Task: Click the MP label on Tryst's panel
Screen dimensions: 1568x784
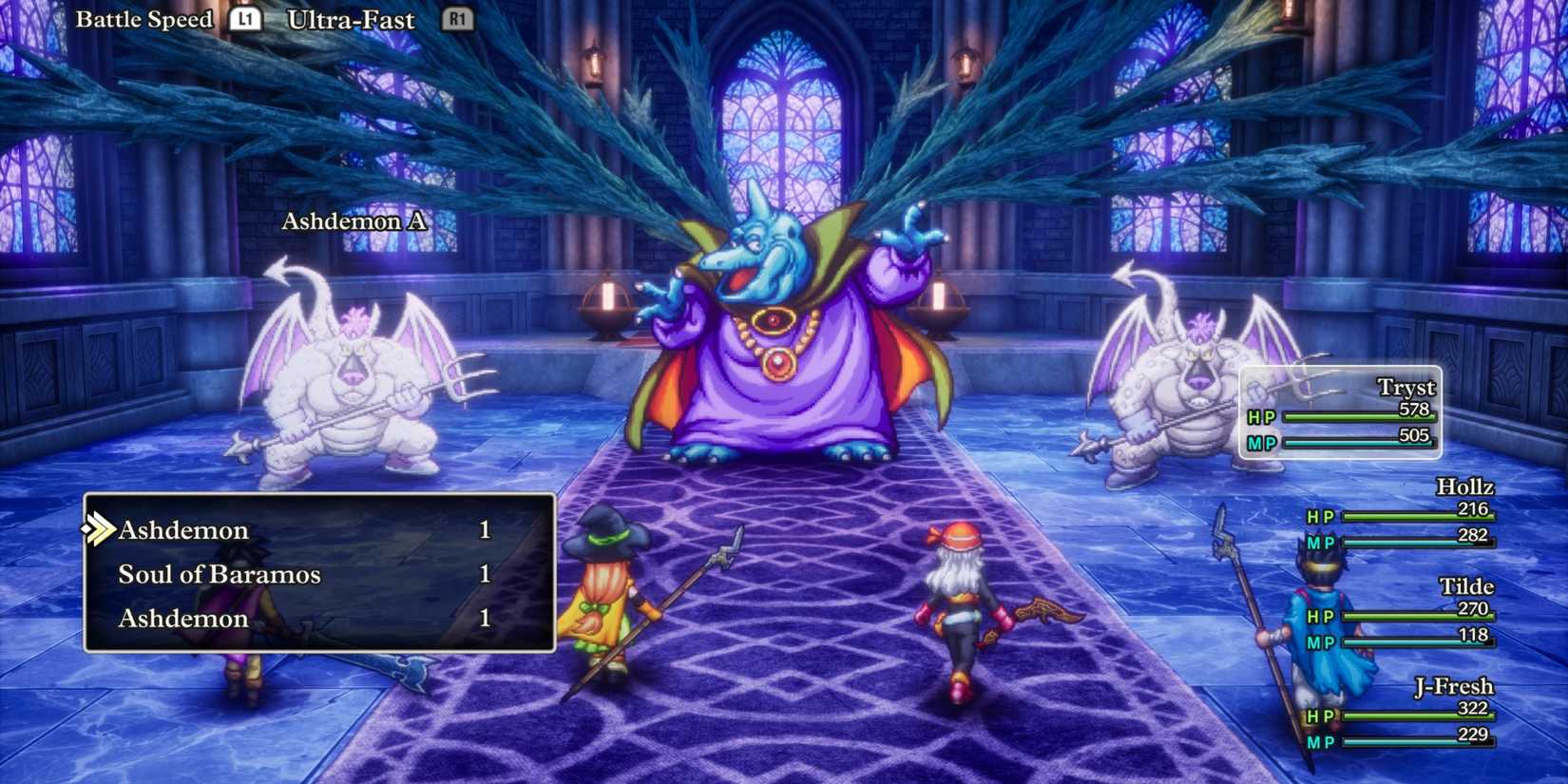Action: (1260, 443)
